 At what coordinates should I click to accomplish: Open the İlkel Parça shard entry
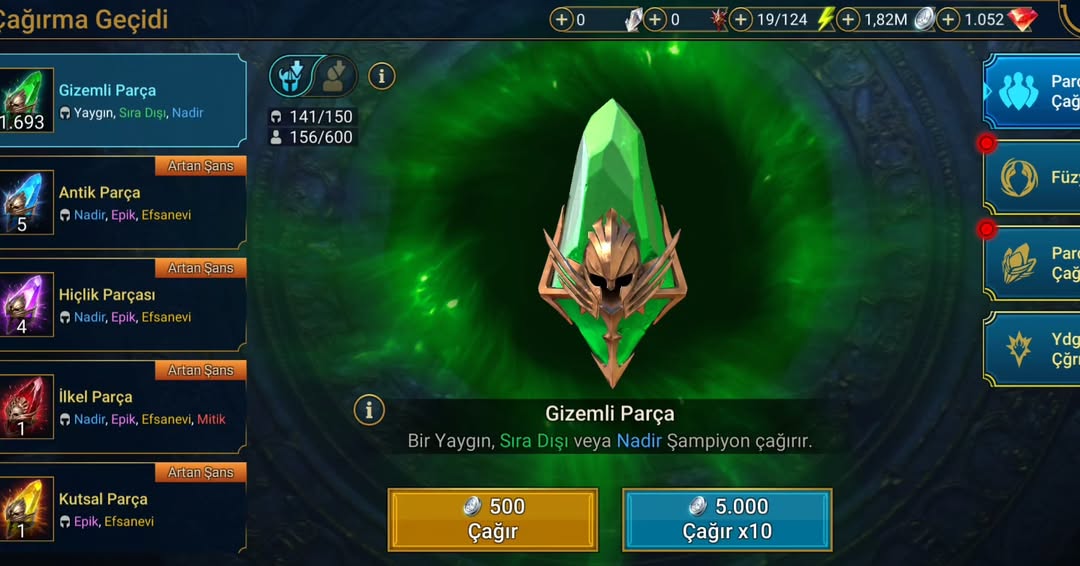123,406
